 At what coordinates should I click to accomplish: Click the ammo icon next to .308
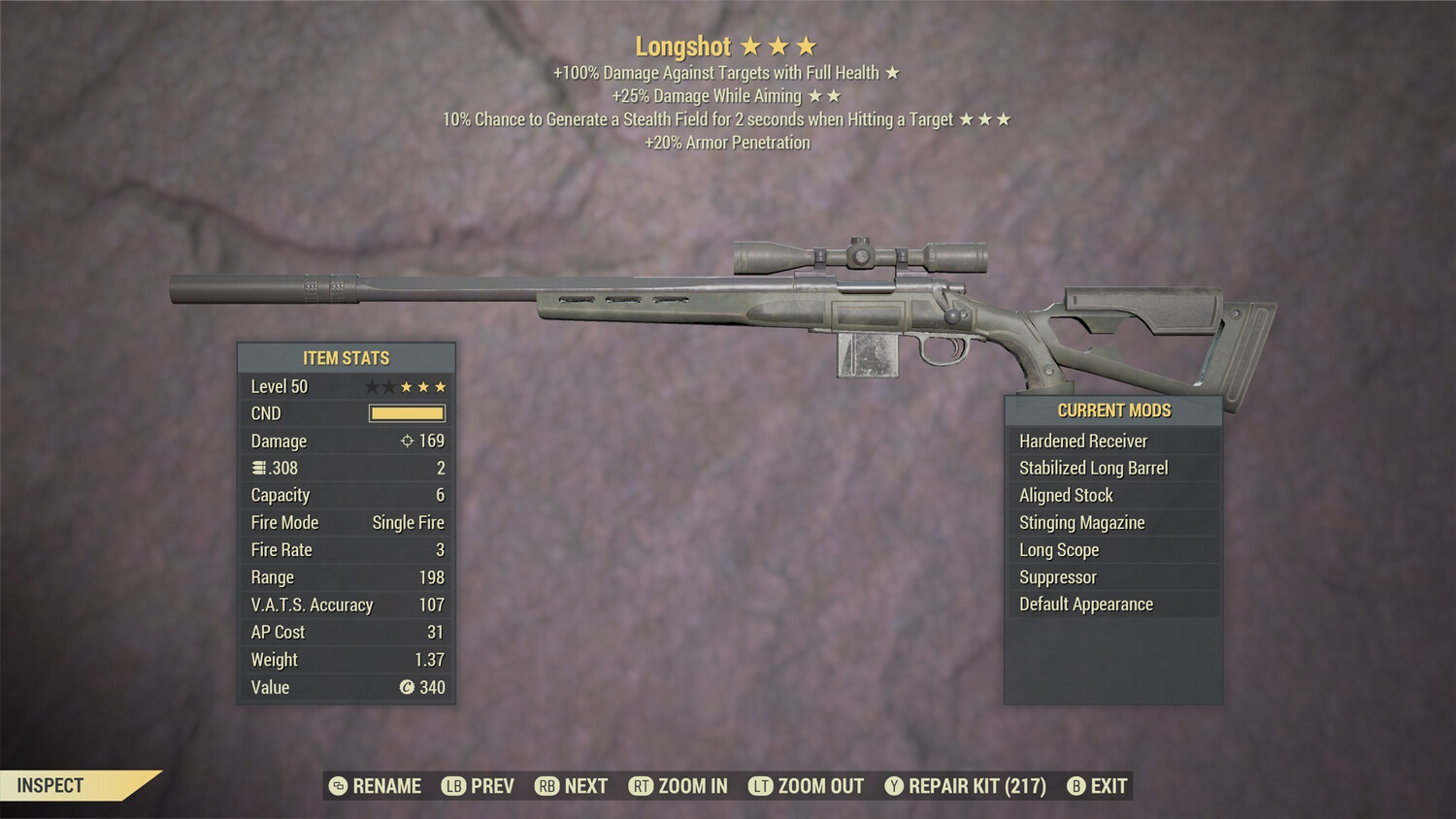coord(261,468)
